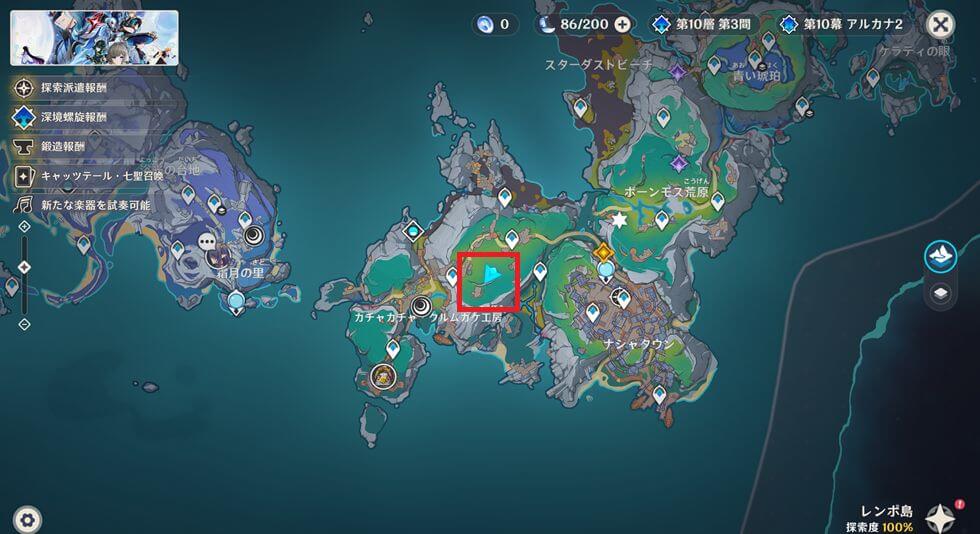
Task: Open the event banner thumbnail
Action: point(95,38)
